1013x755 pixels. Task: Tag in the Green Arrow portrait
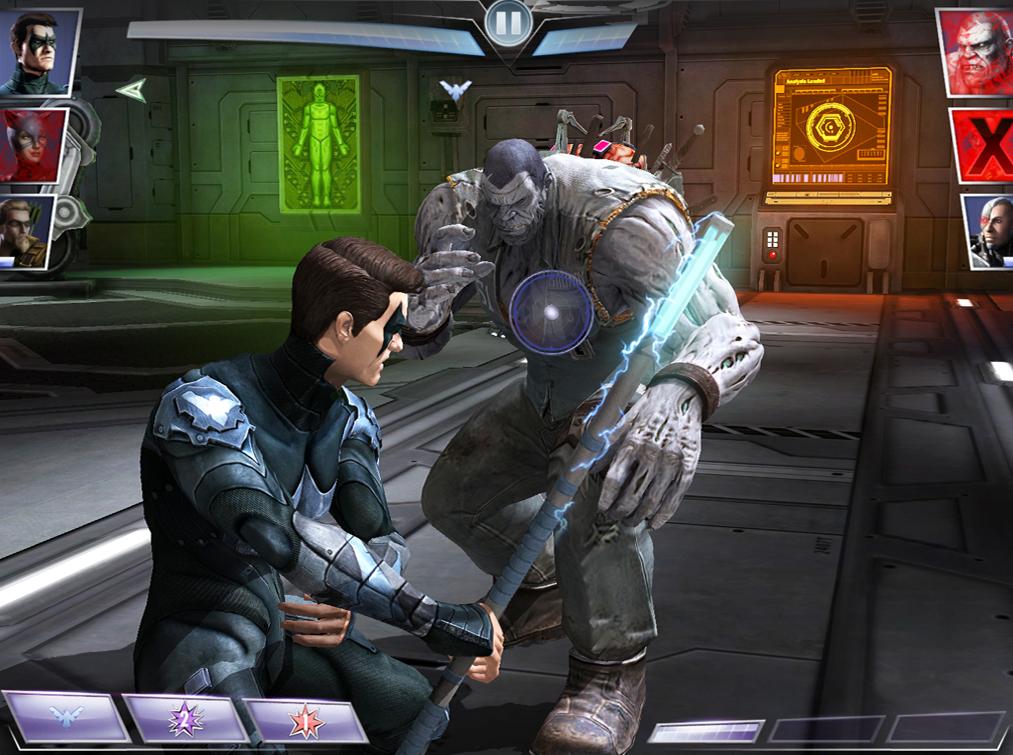tap(27, 230)
